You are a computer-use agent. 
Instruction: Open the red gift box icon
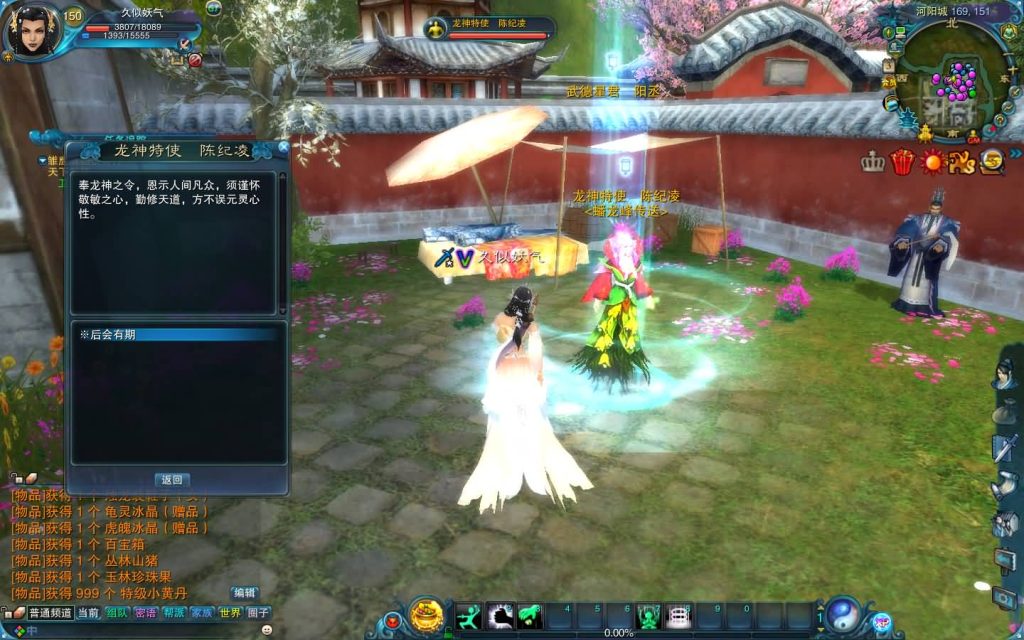[x=903, y=161]
